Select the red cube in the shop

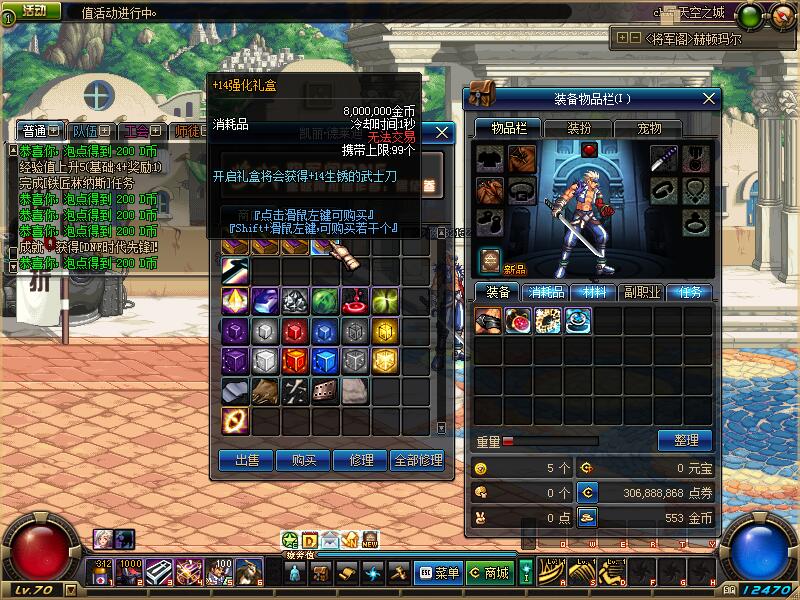[295, 331]
